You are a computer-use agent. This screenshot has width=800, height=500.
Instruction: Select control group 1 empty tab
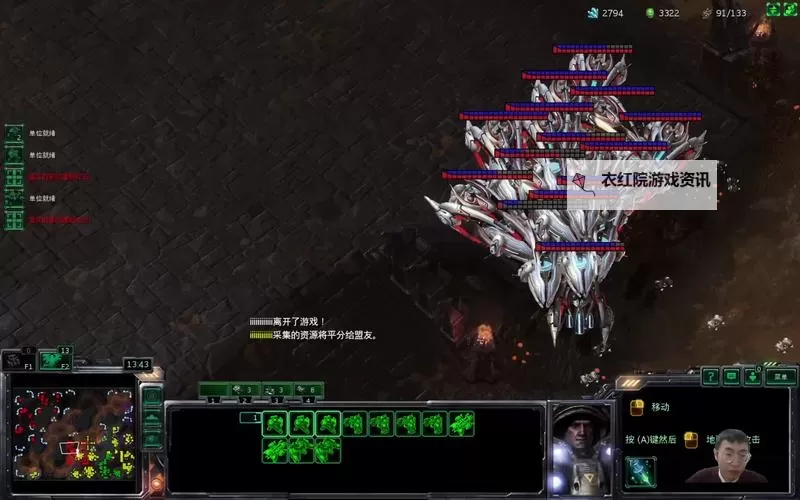tap(214, 389)
